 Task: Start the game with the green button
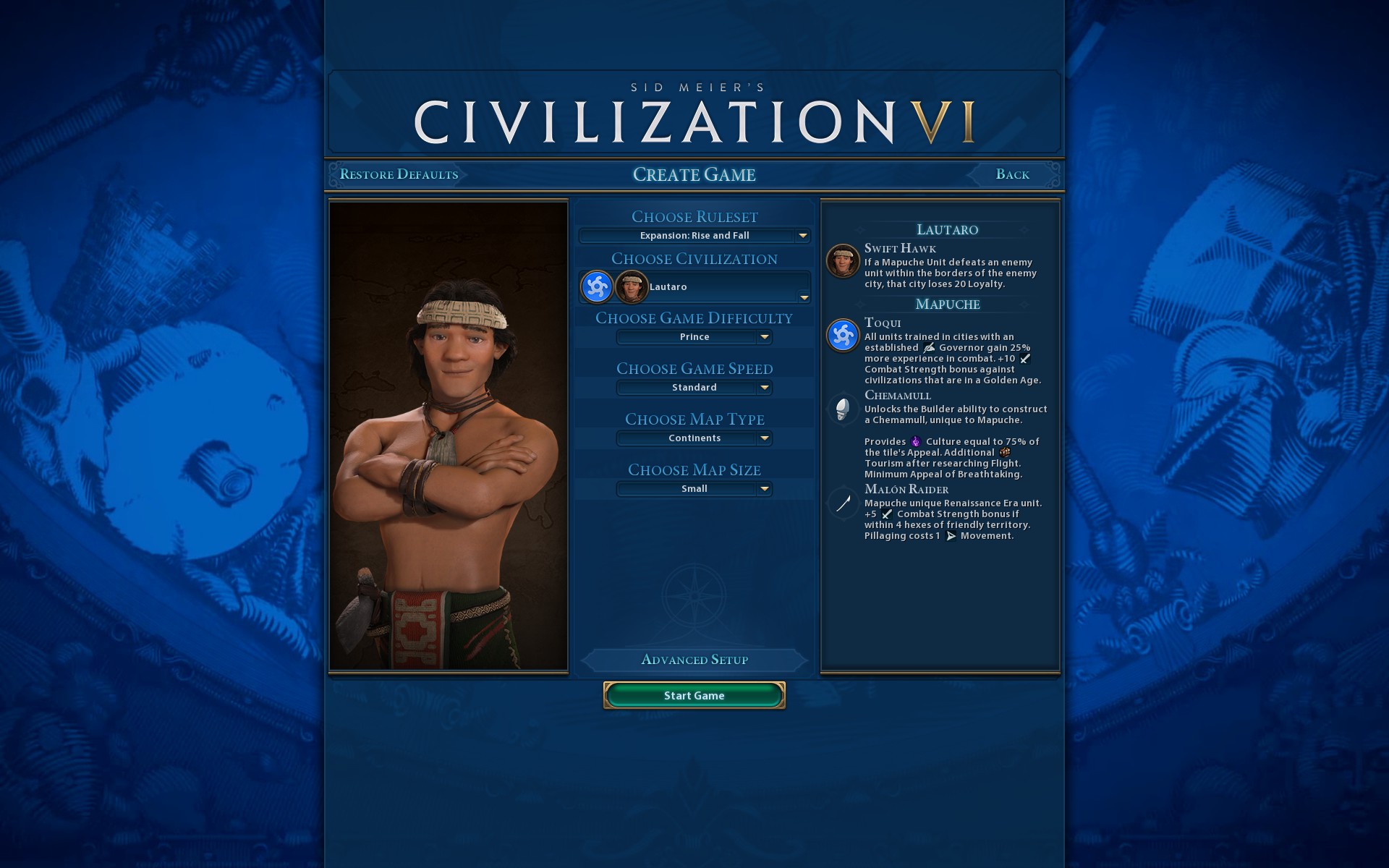[x=694, y=695]
